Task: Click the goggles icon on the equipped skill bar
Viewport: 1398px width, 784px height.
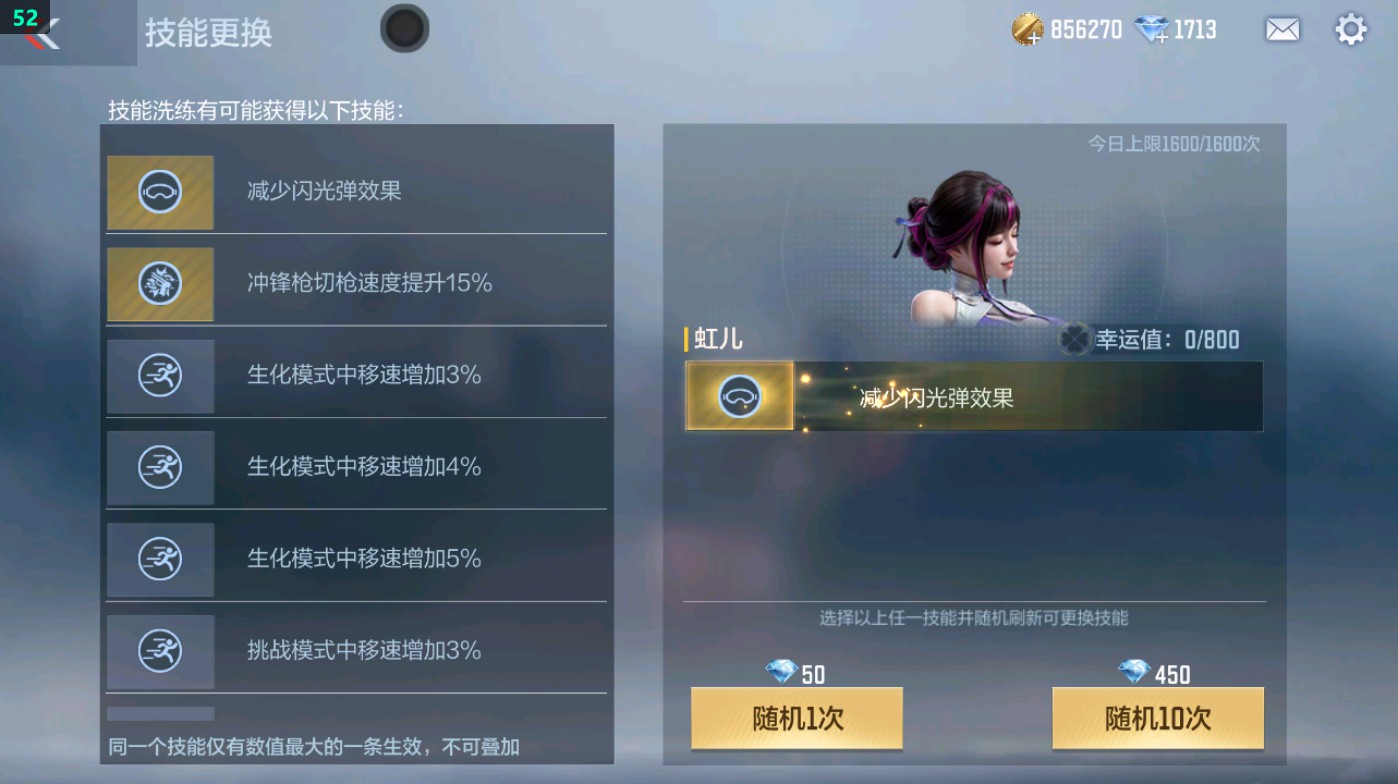Action: click(x=739, y=396)
